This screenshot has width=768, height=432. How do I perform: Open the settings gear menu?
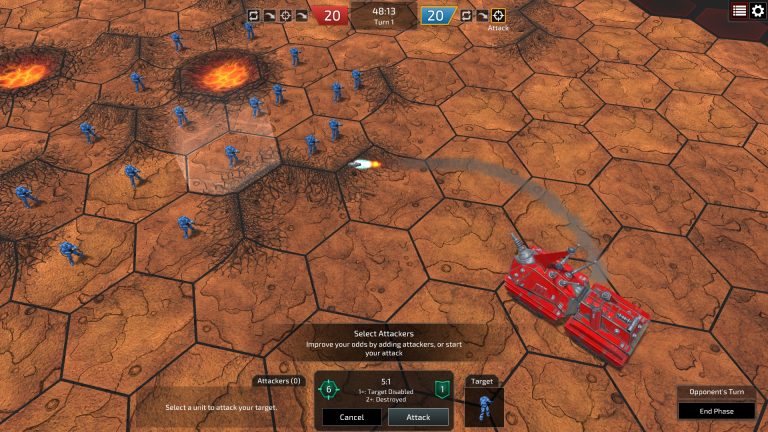coord(757,11)
